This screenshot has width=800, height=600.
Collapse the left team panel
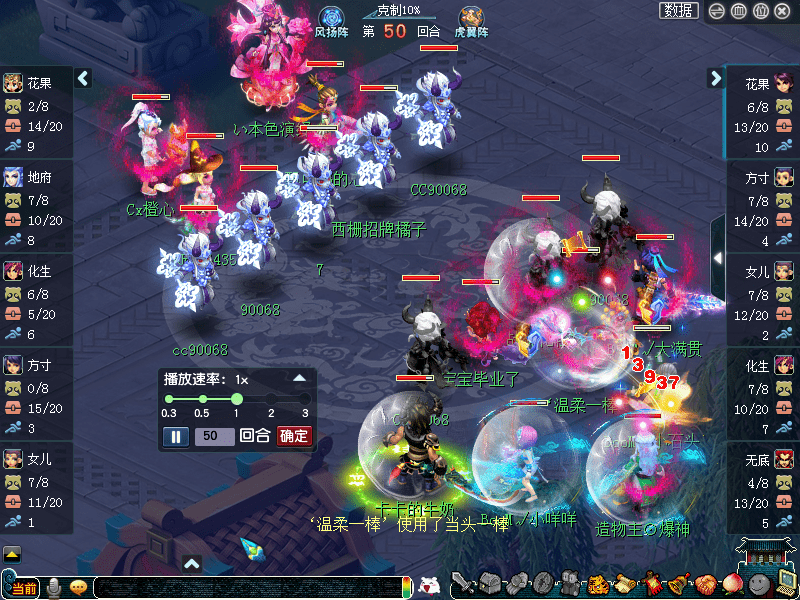click(84, 78)
